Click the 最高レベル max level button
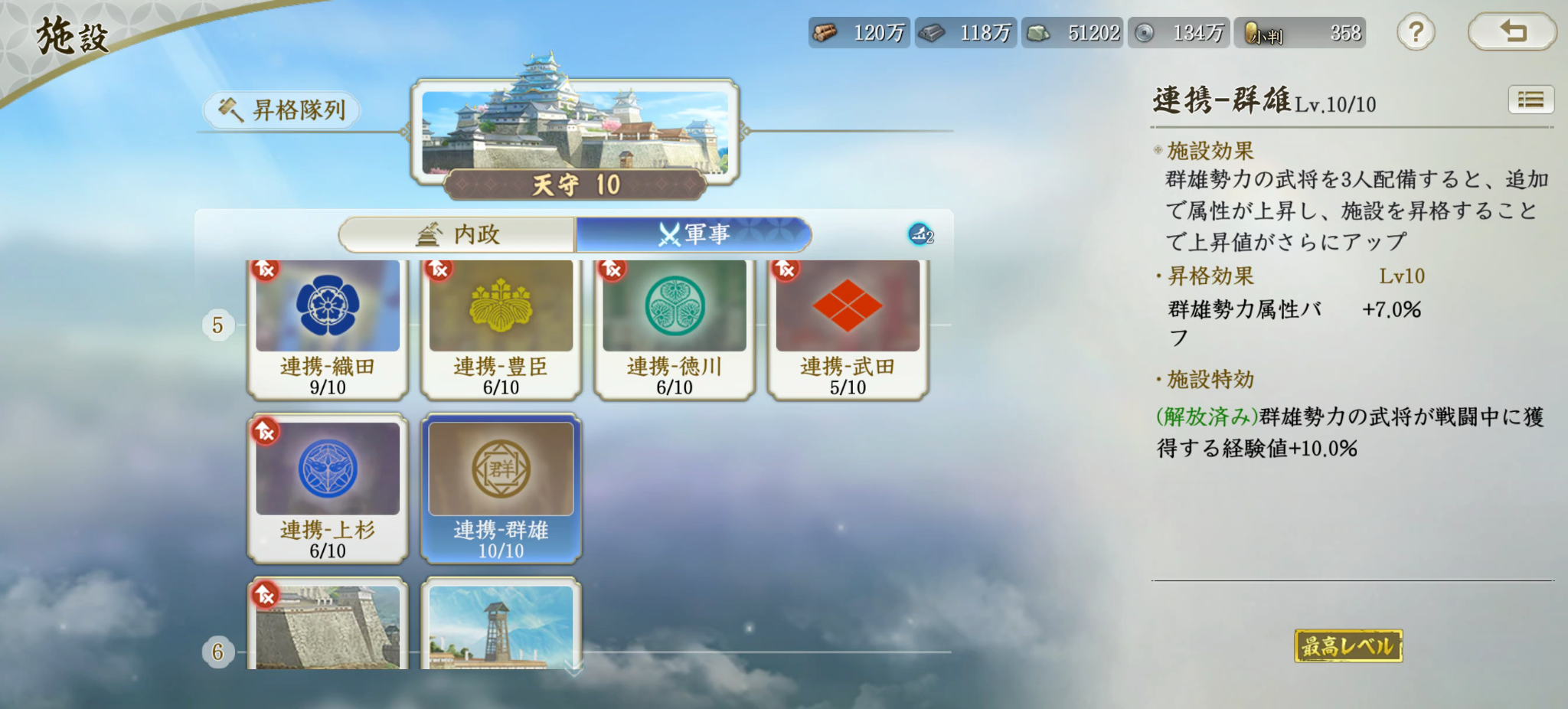Screen dimensions: 1568x709 pyautogui.click(x=1348, y=646)
